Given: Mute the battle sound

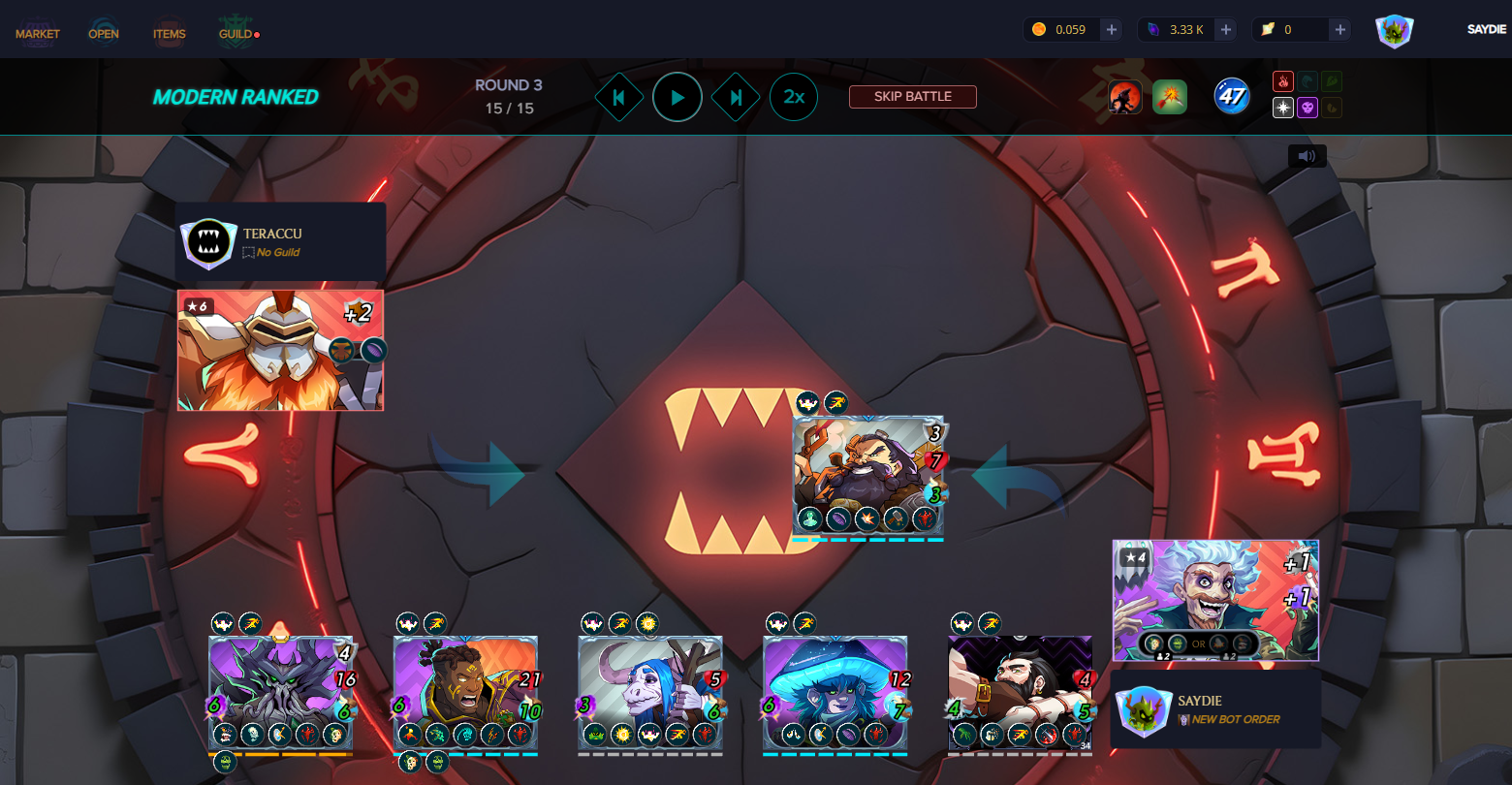Looking at the screenshot, I should point(1307,156).
